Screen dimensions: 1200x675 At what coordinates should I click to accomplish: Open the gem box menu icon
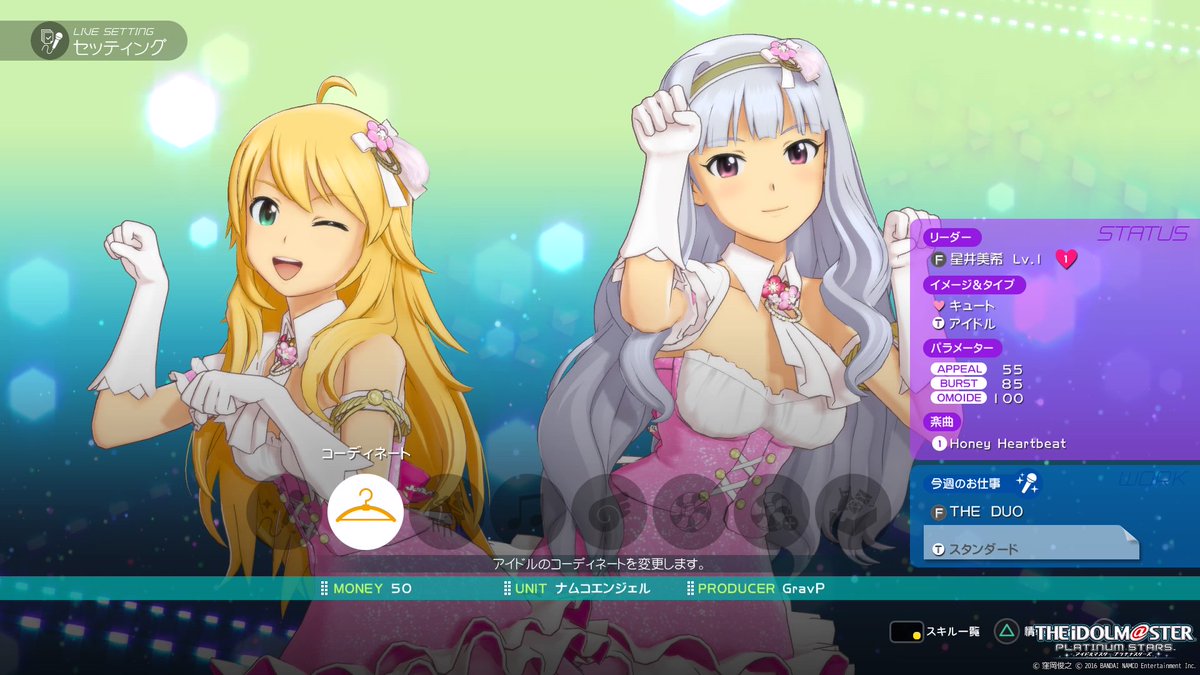[852, 511]
